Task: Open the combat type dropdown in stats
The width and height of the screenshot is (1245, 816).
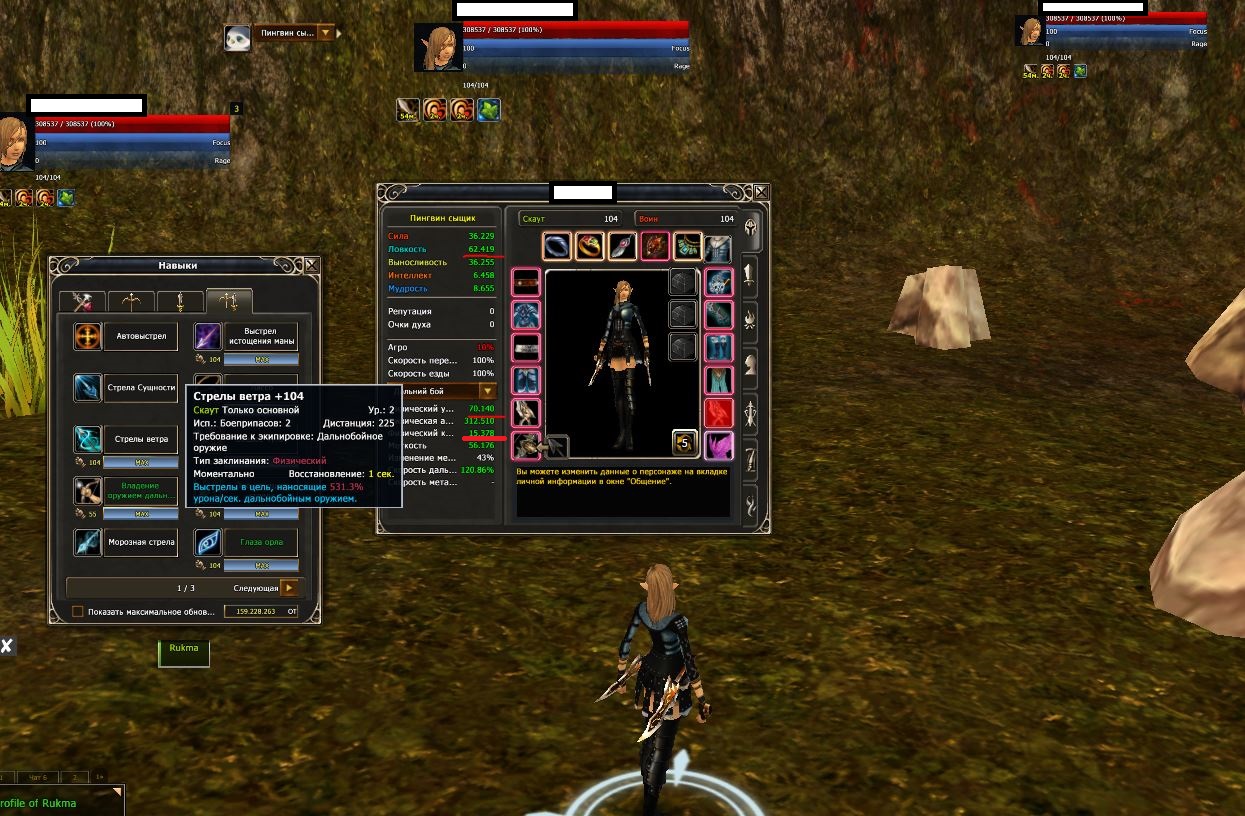Action: click(487, 391)
